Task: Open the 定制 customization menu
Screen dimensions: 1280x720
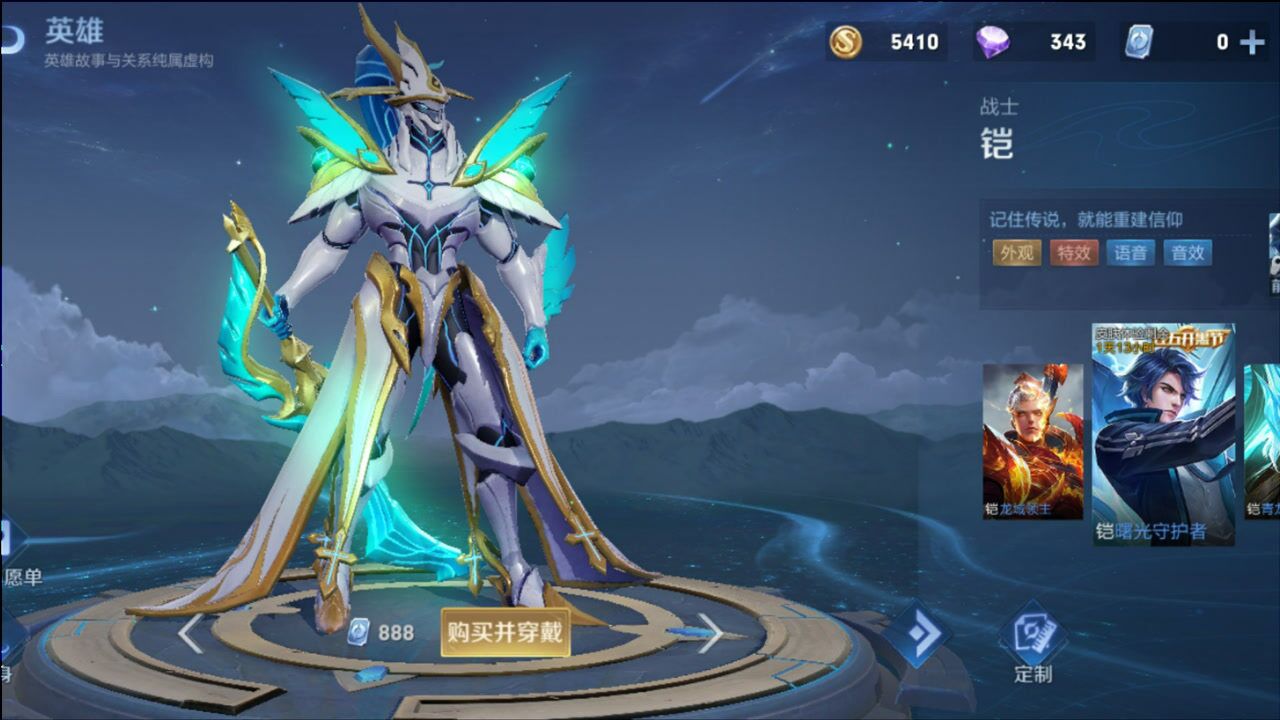Action: [x=1032, y=645]
